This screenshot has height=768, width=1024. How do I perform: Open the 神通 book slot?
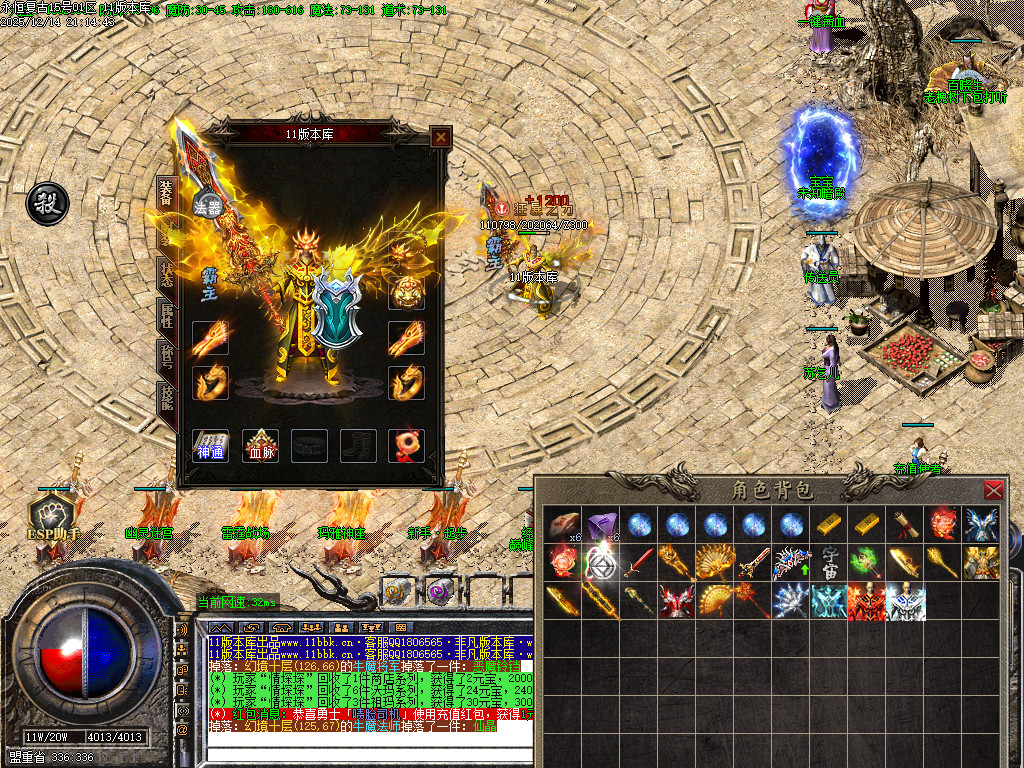(x=210, y=446)
